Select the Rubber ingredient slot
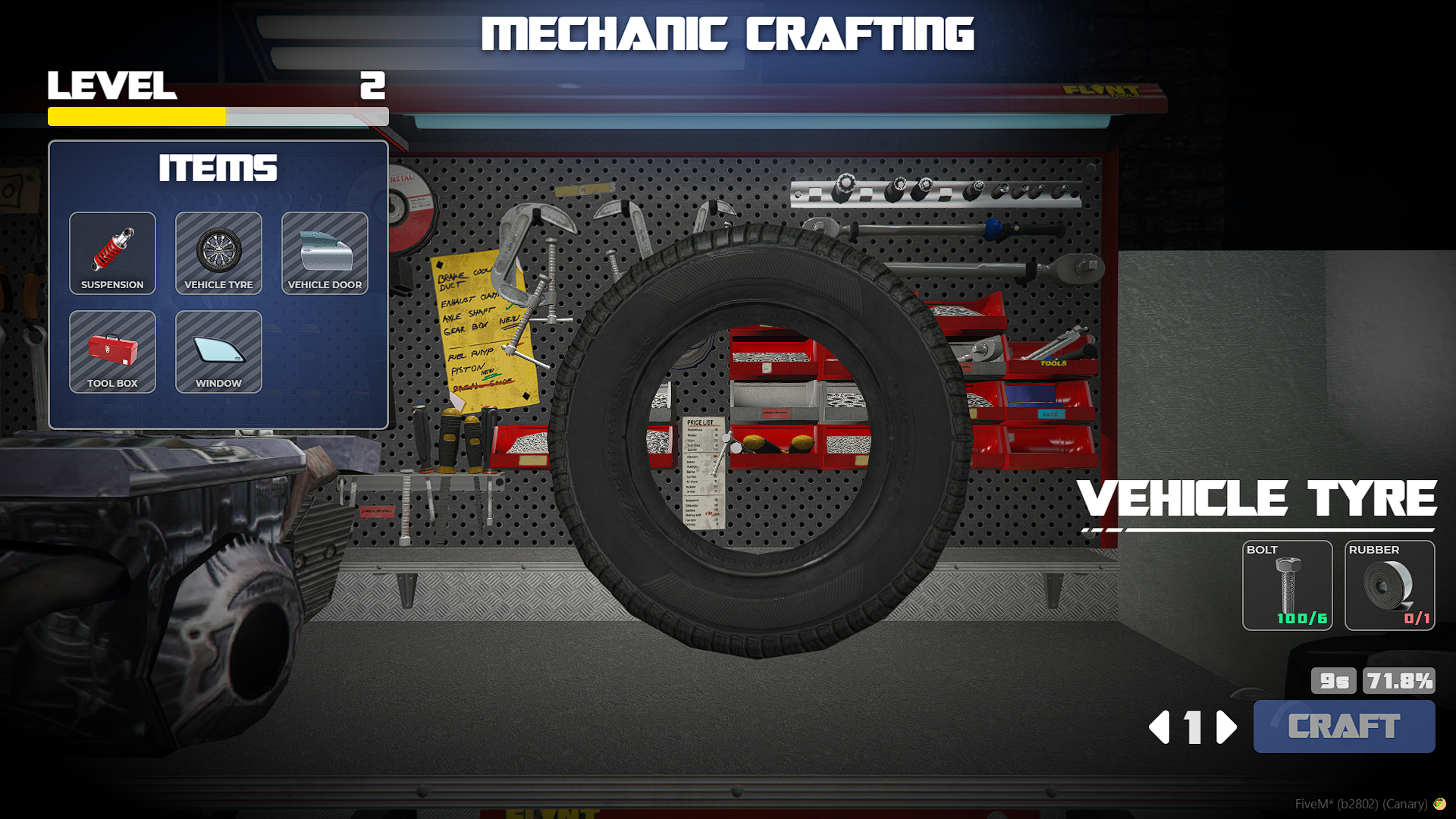The image size is (1456, 819). 1389,585
